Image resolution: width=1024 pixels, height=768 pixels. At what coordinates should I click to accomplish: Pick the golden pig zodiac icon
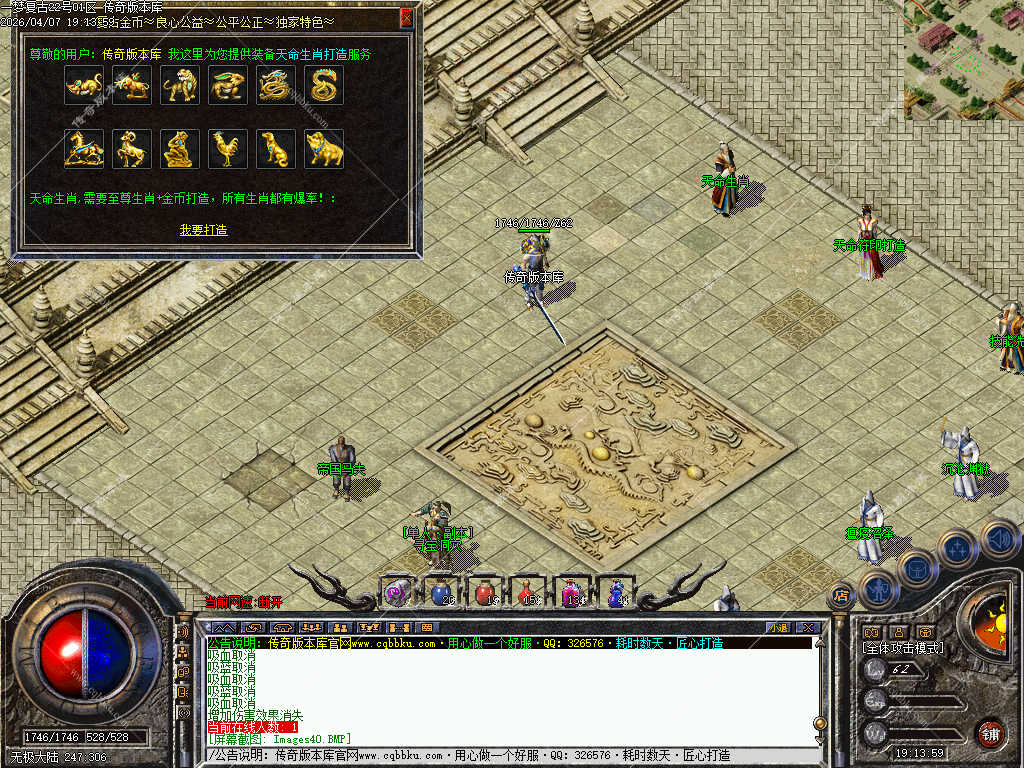324,149
